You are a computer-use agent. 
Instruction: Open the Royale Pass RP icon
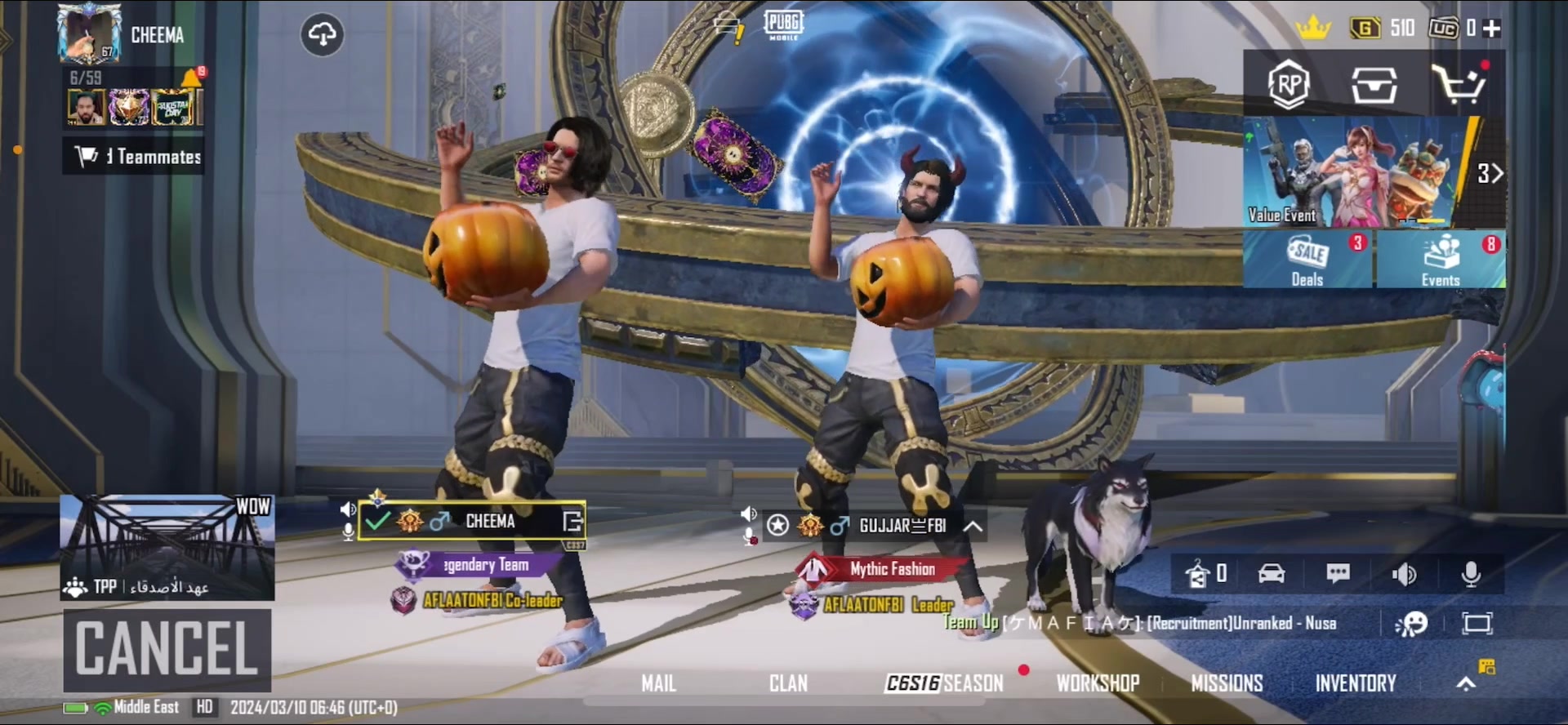pyautogui.click(x=1289, y=84)
